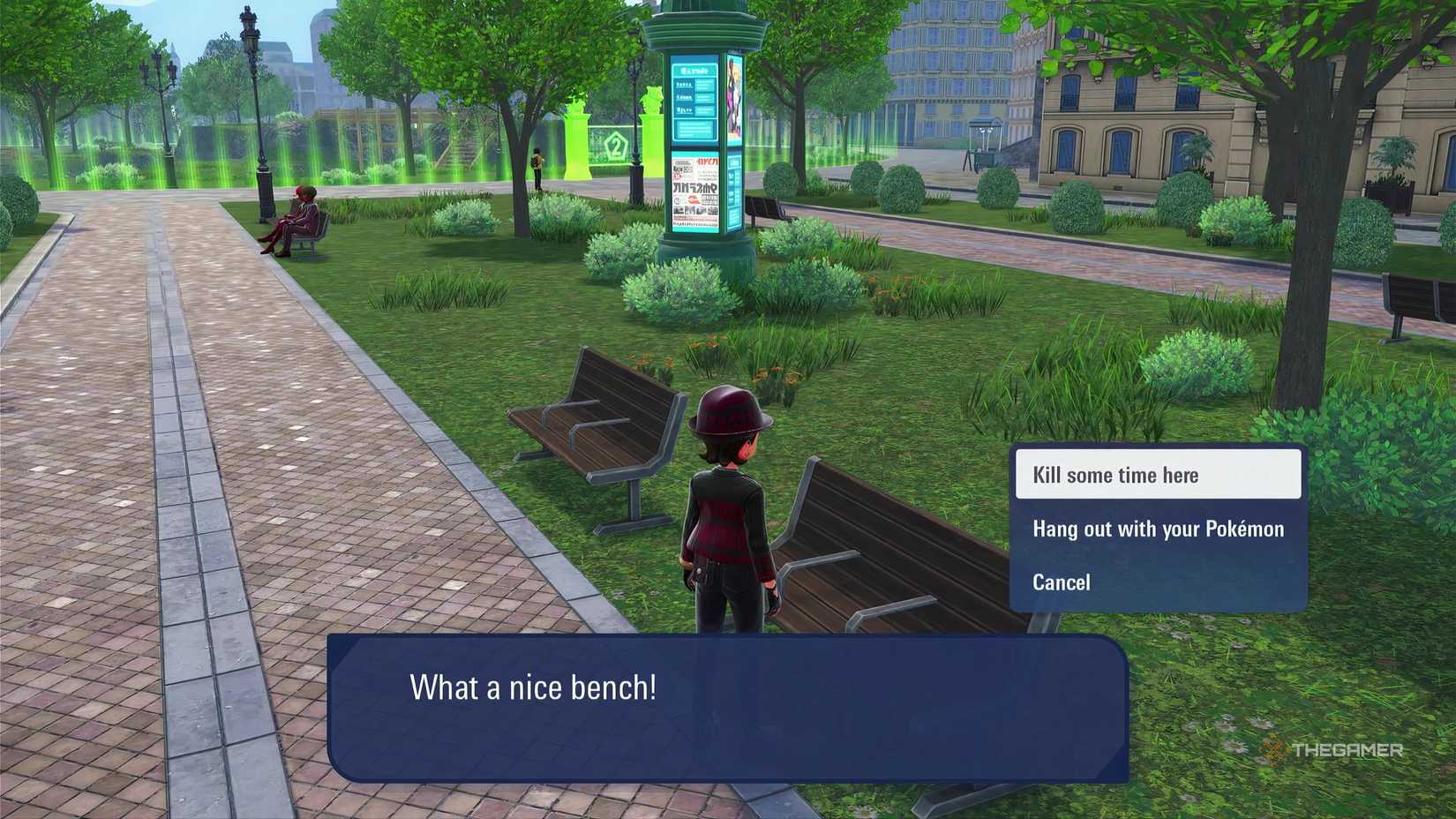Viewport: 1456px width, 819px height.
Task: Highlight the currently selected white menu row
Action: [1159, 475]
